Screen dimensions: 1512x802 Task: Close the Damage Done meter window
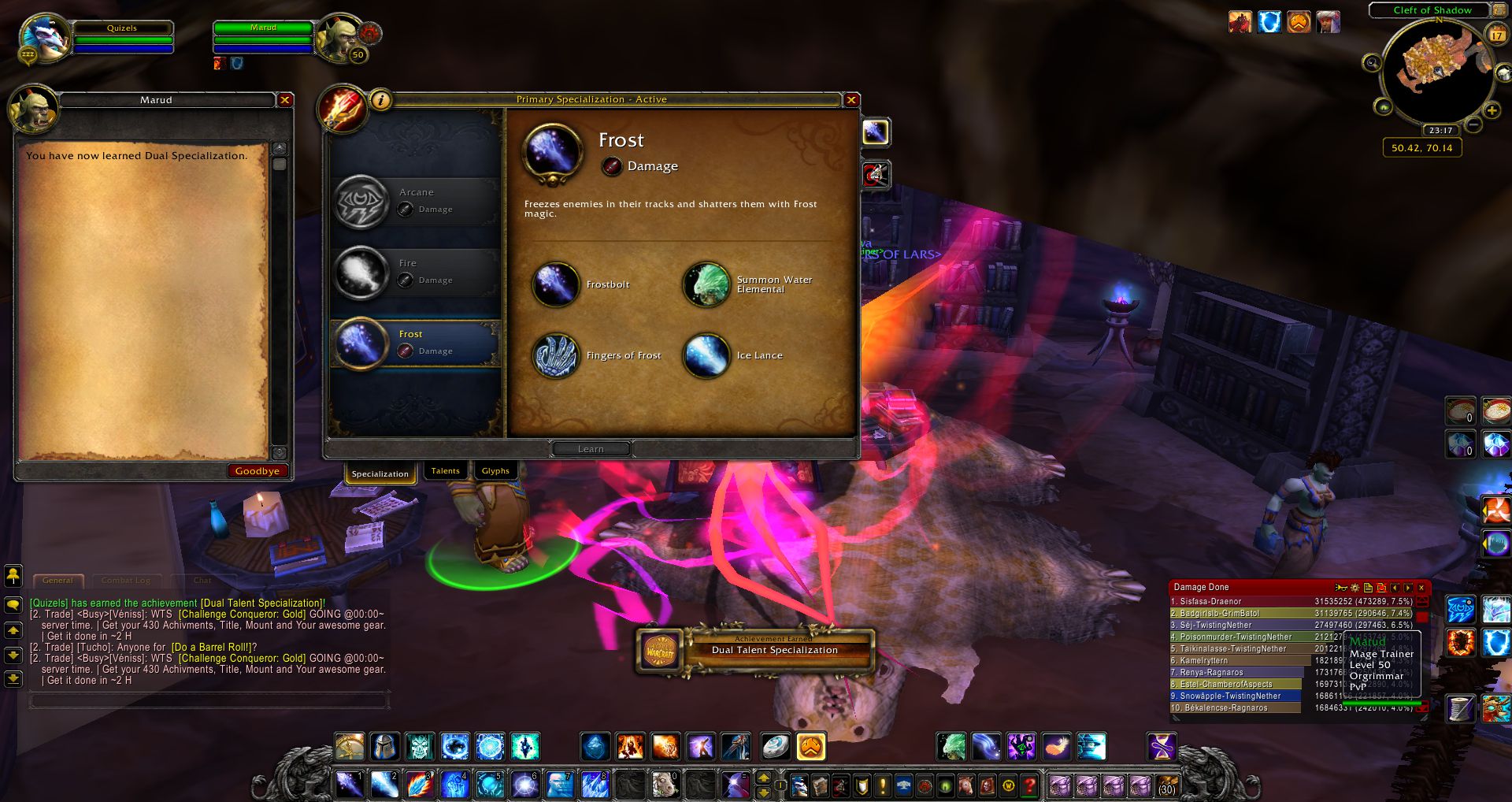[x=1421, y=588]
